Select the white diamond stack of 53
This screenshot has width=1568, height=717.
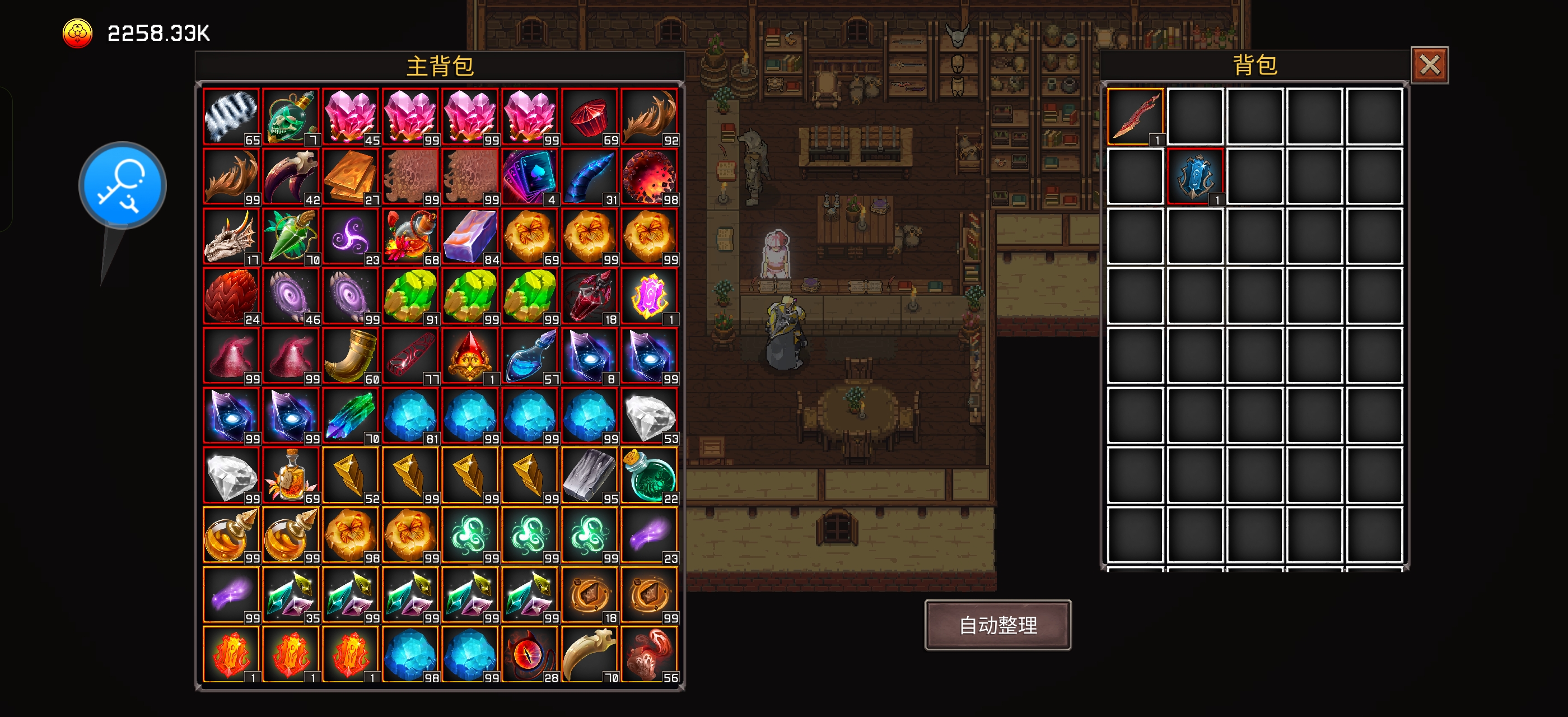649,415
